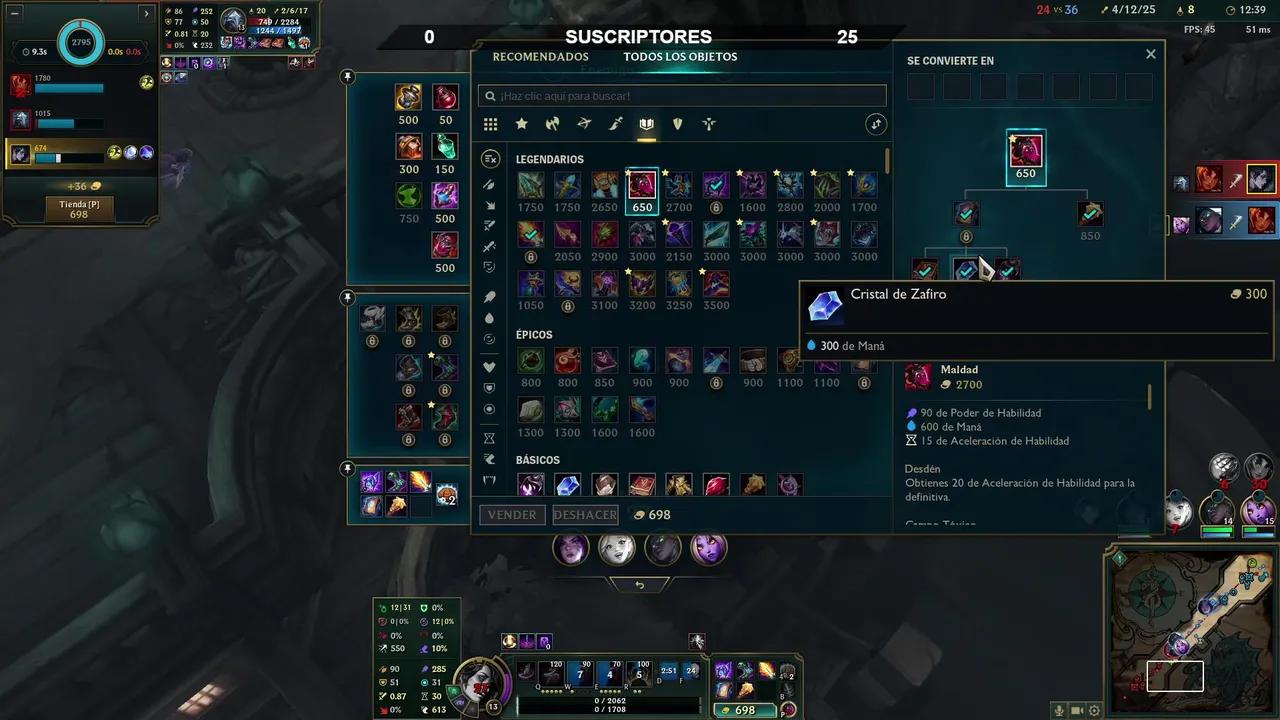Choose the 3500 gold legendary item
The width and height of the screenshot is (1280, 720).
click(x=716, y=284)
